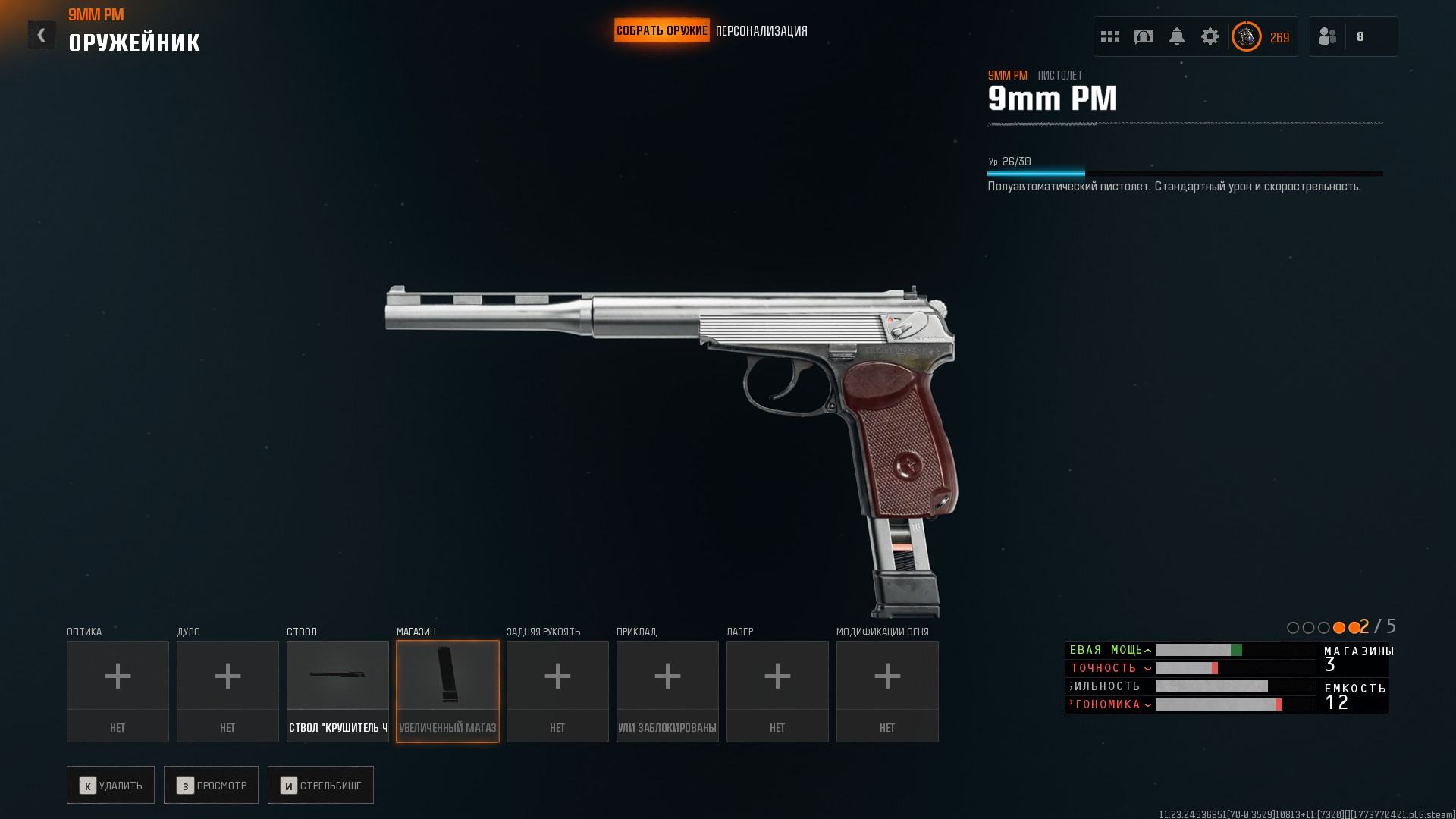This screenshot has height=819, width=1456.
Task: Click the Удалить button
Action: [111, 785]
